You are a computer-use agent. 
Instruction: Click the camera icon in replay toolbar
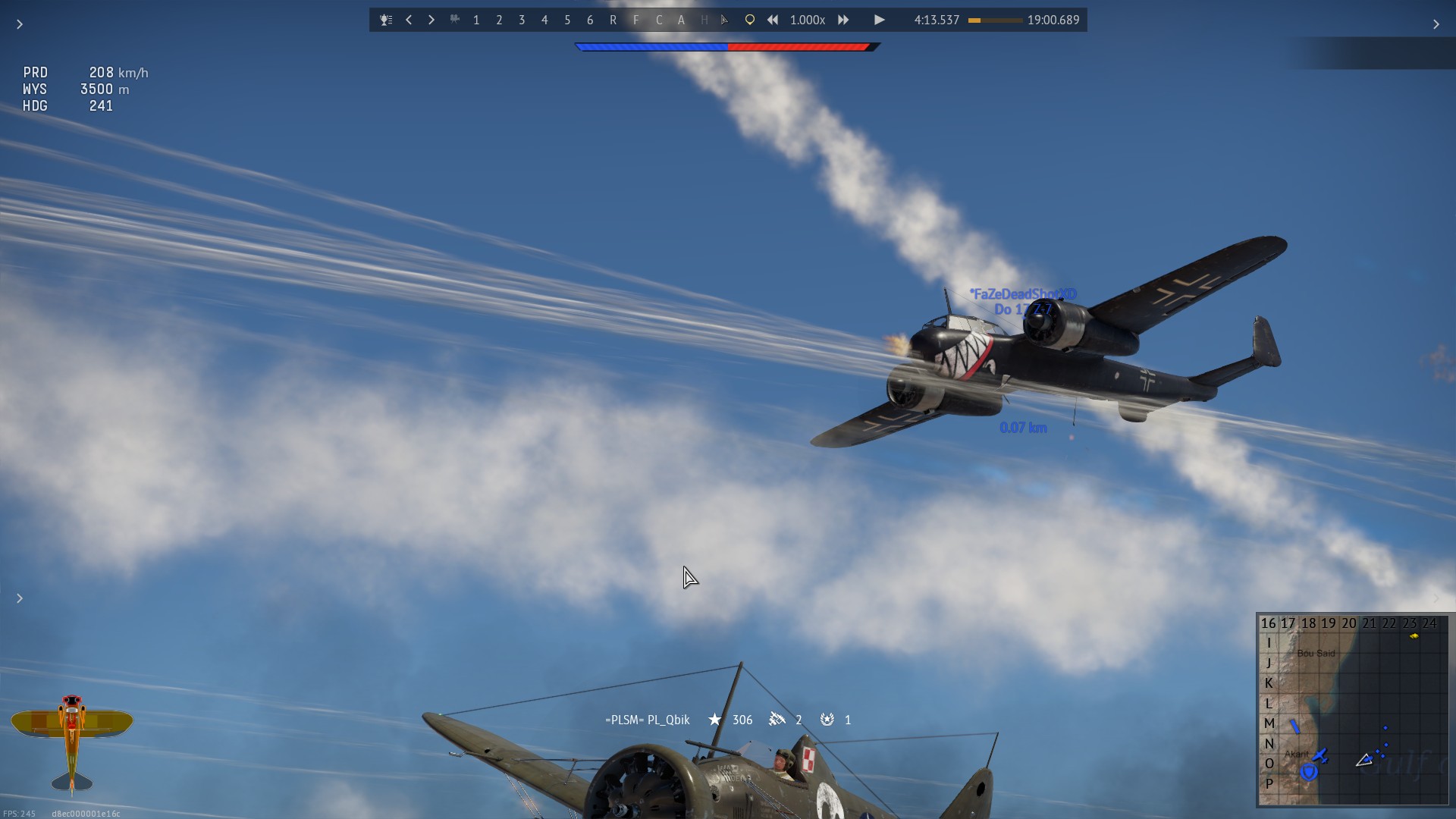[x=454, y=20]
